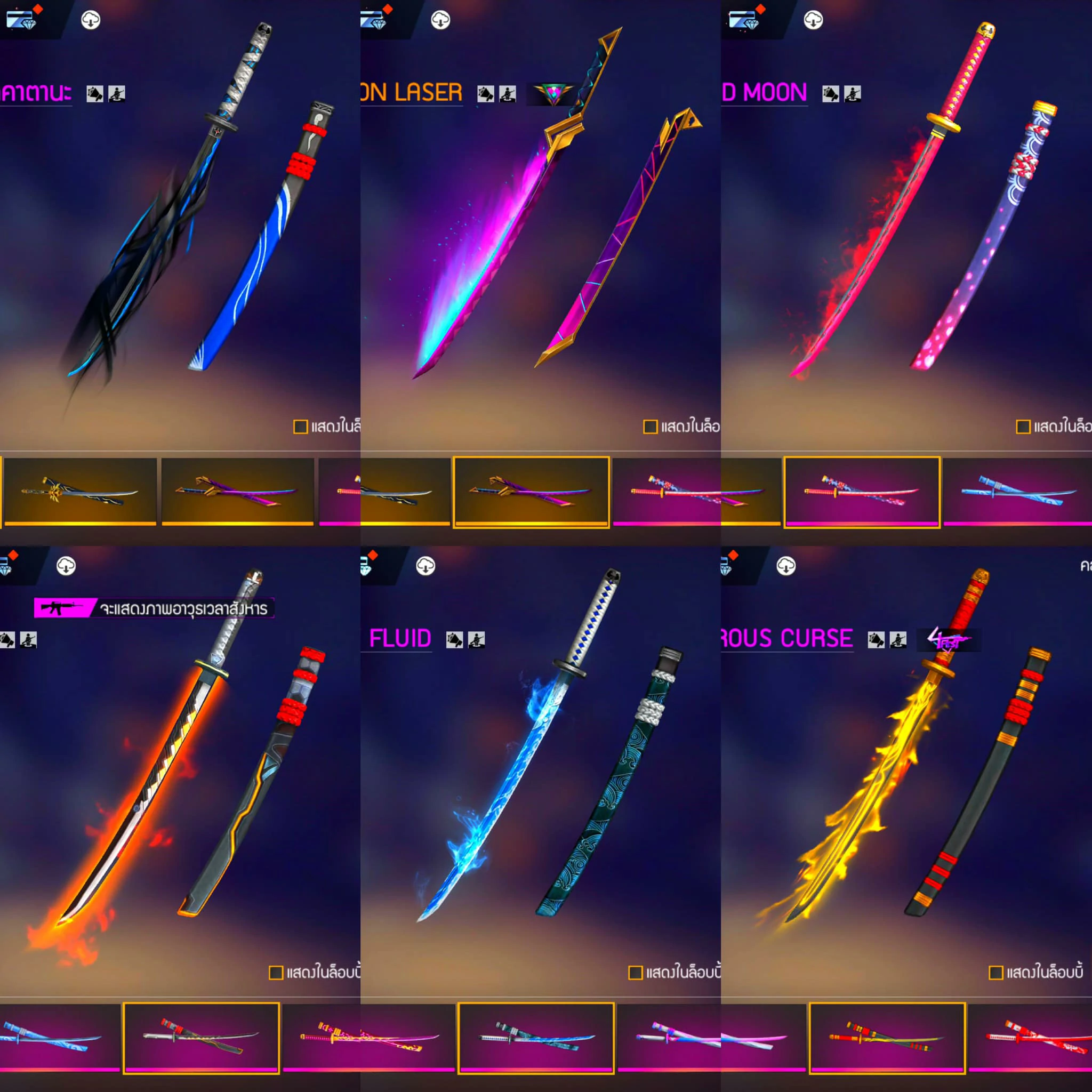Click the pink '4' badge beside ROUS CURSE
Screen dimensions: 1092x1092
949,640
